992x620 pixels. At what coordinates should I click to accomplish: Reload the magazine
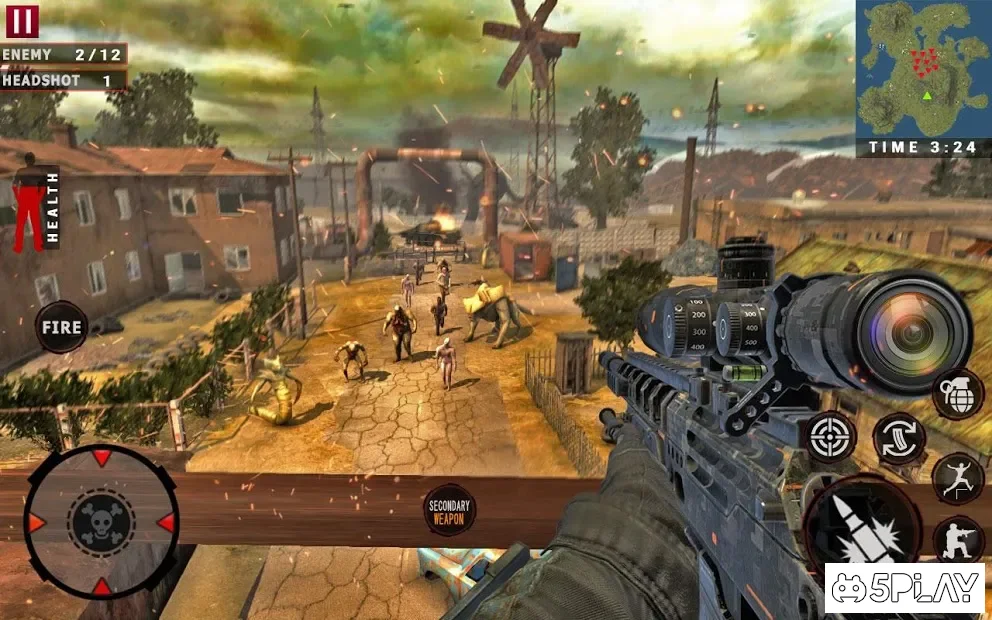coord(899,438)
